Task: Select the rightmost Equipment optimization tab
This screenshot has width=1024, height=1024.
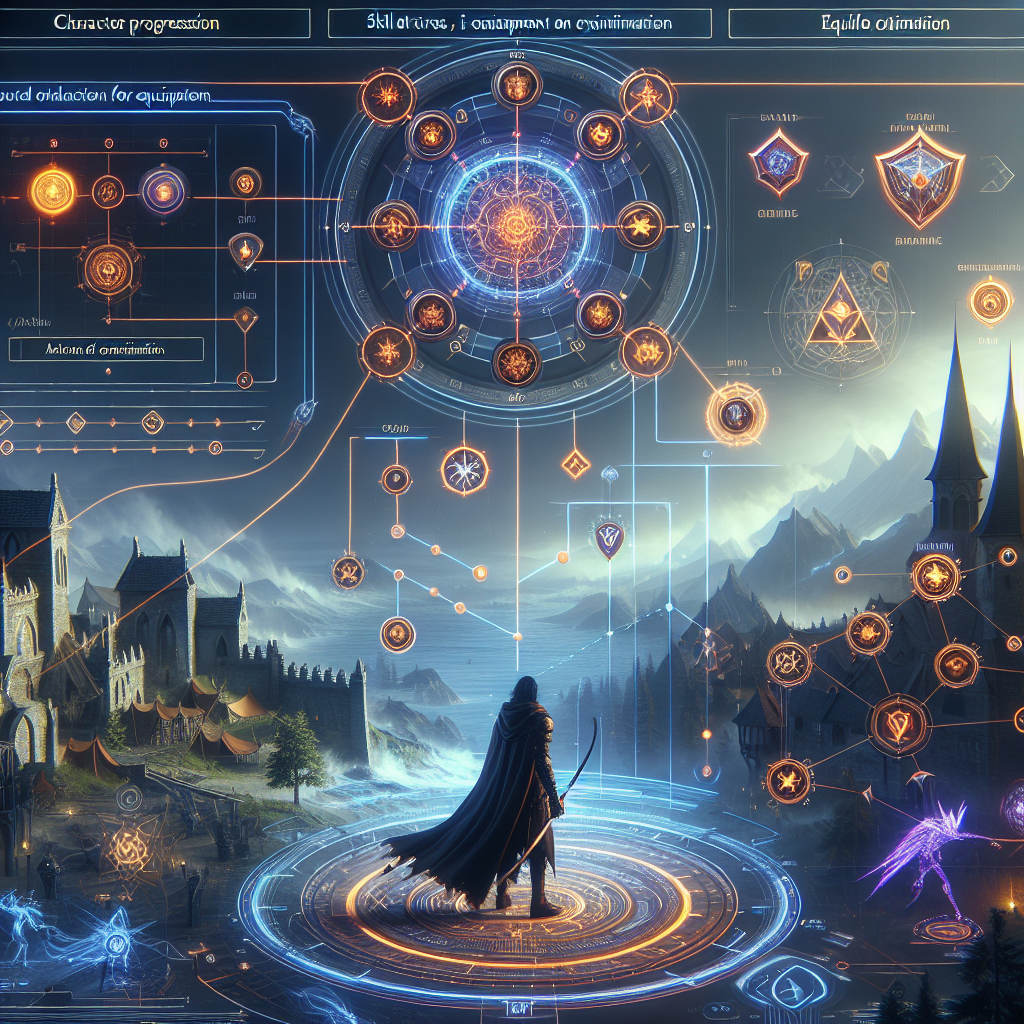Action: pyautogui.click(x=868, y=22)
